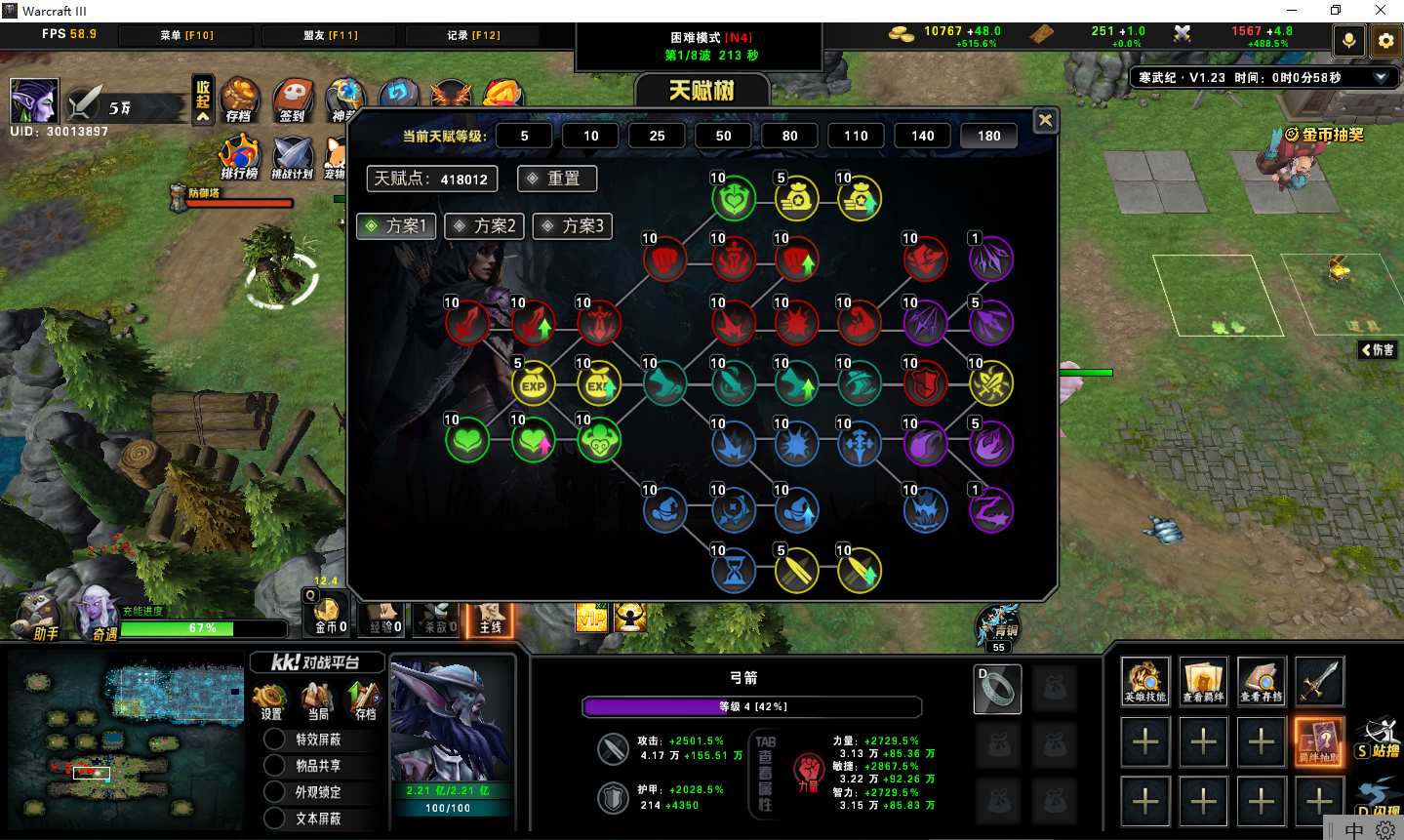
Task: Open the 记录 F12 log menu
Action: coord(473,35)
